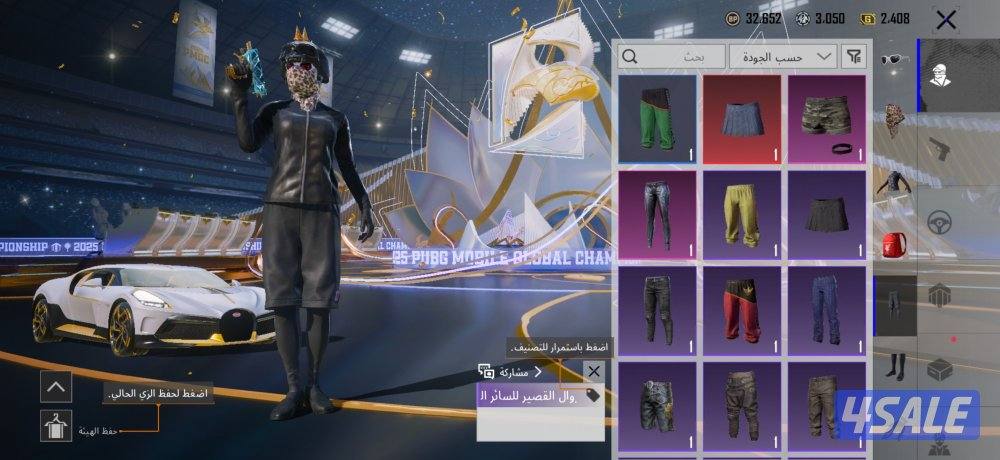
Task: Select the green pants item
Action: (657, 118)
